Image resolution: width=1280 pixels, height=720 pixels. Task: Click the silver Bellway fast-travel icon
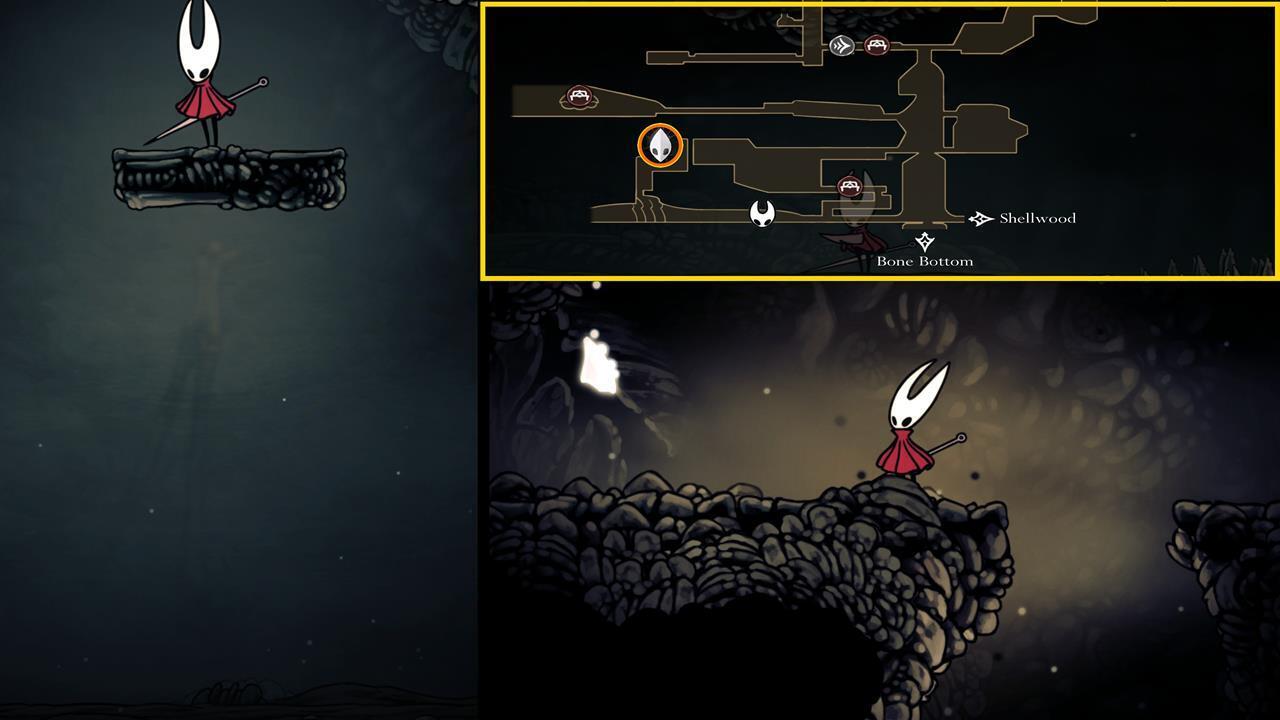[841, 44]
